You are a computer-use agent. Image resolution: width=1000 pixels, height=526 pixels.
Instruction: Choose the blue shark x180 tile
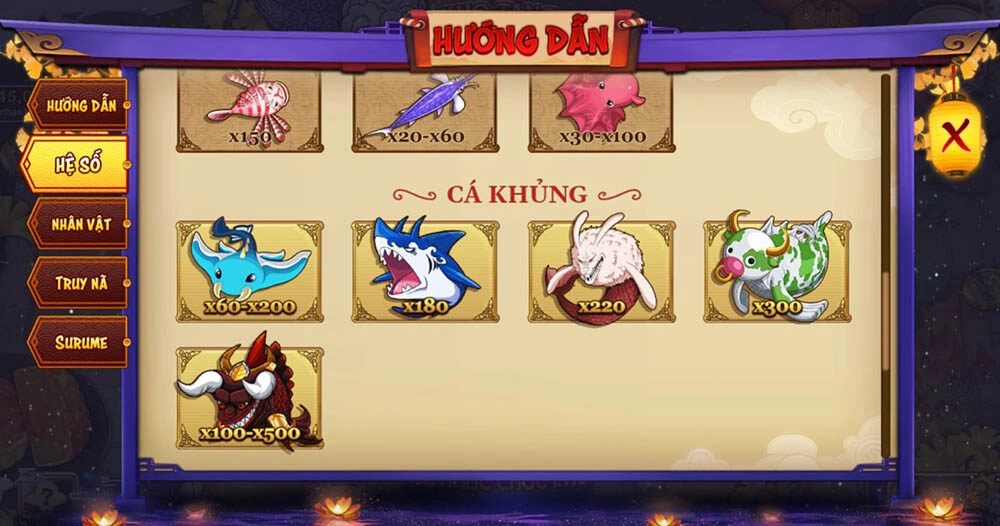[x=425, y=271]
